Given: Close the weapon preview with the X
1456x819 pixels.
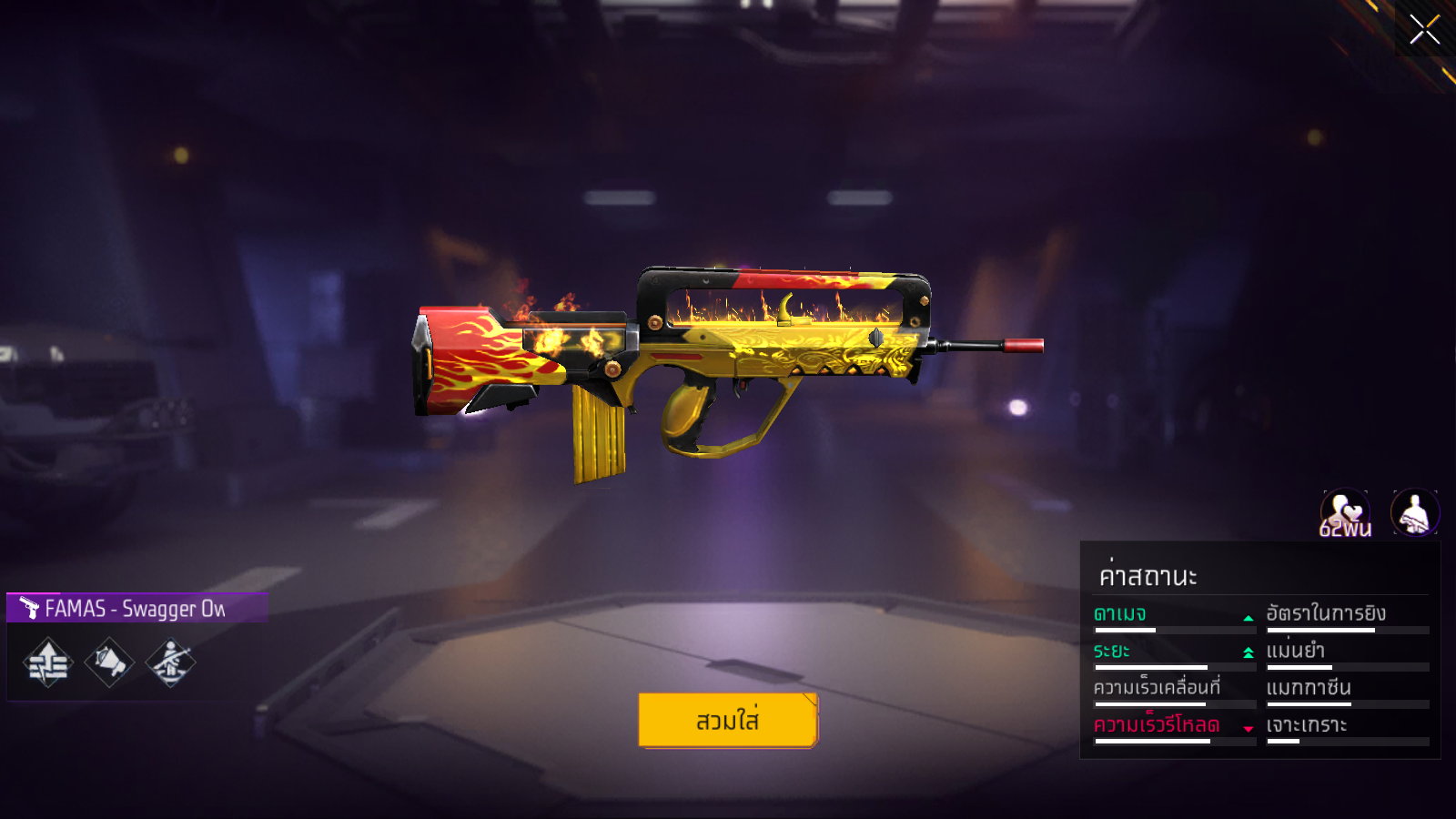Looking at the screenshot, I should 1424,29.
